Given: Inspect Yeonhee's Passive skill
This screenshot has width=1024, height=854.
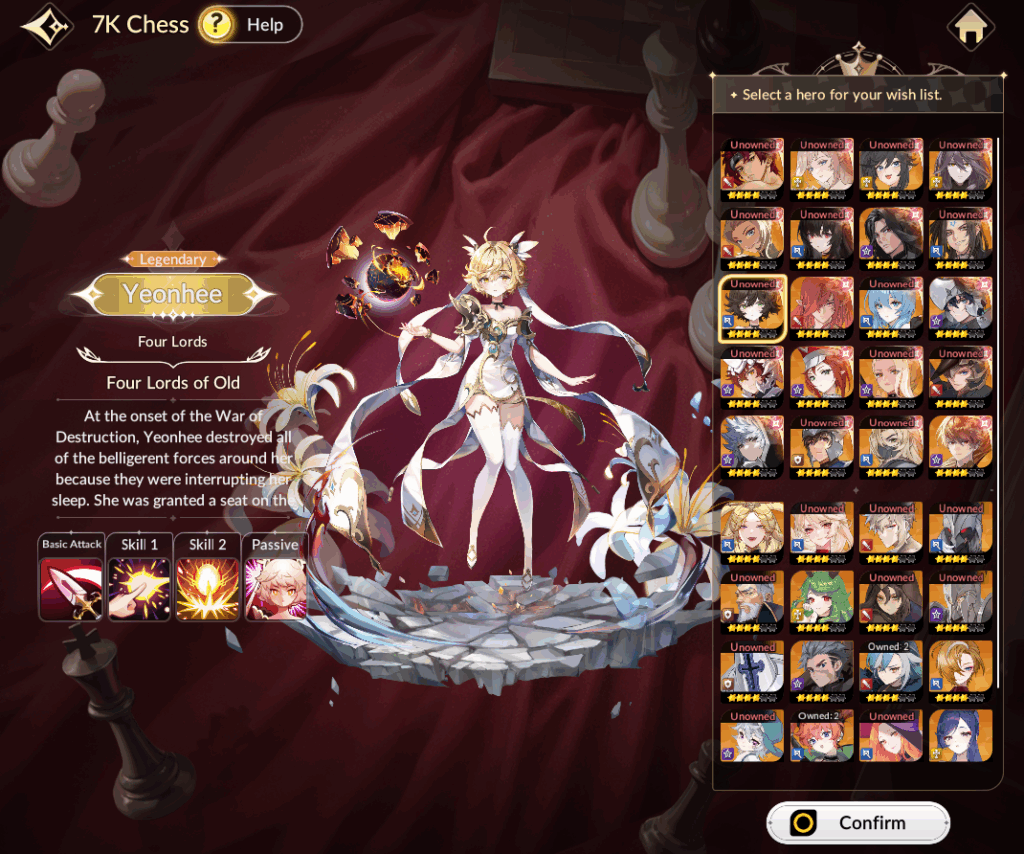Looking at the screenshot, I should [x=274, y=588].
